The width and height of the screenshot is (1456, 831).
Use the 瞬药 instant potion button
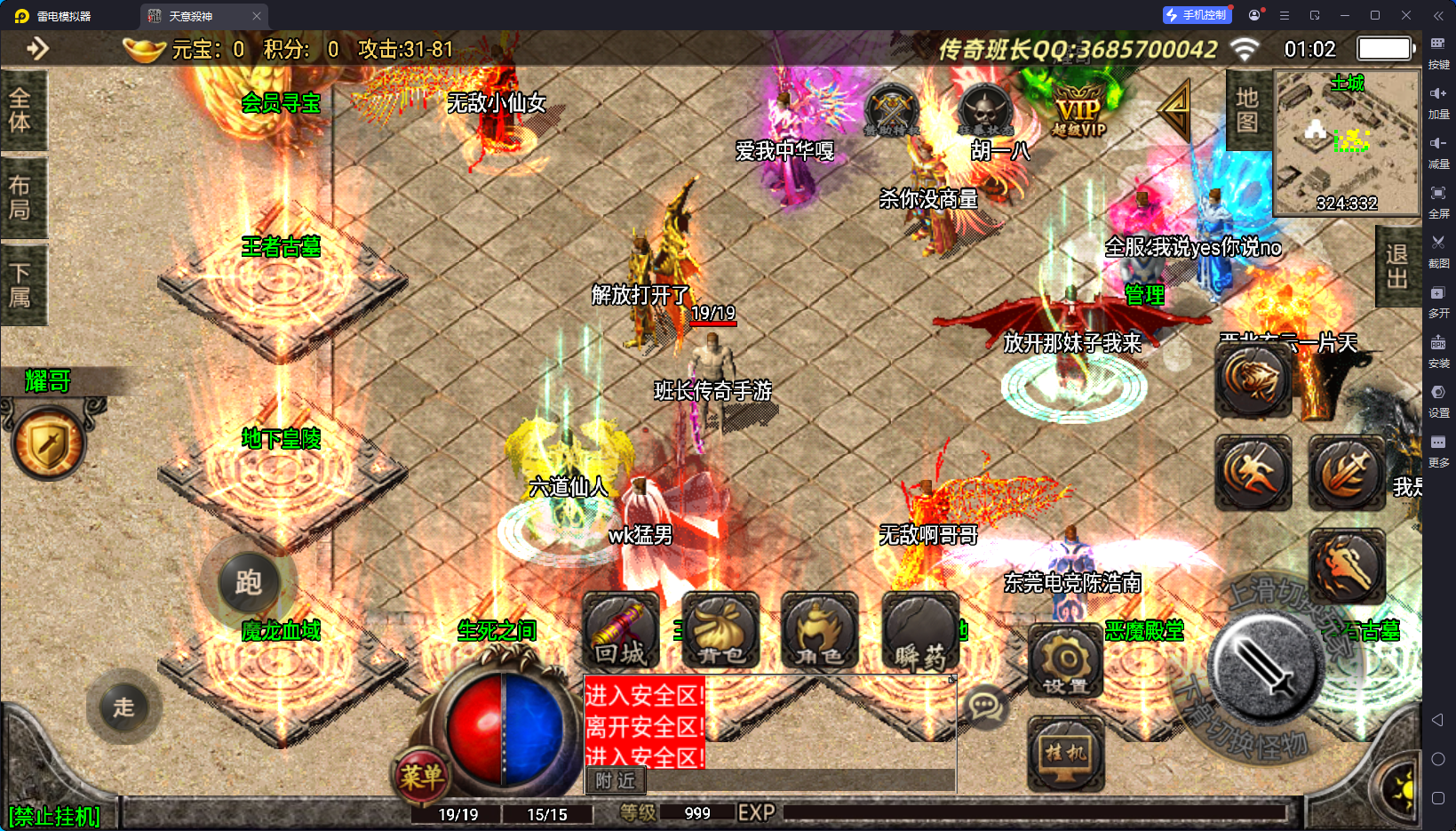click(x=920, y=631)
